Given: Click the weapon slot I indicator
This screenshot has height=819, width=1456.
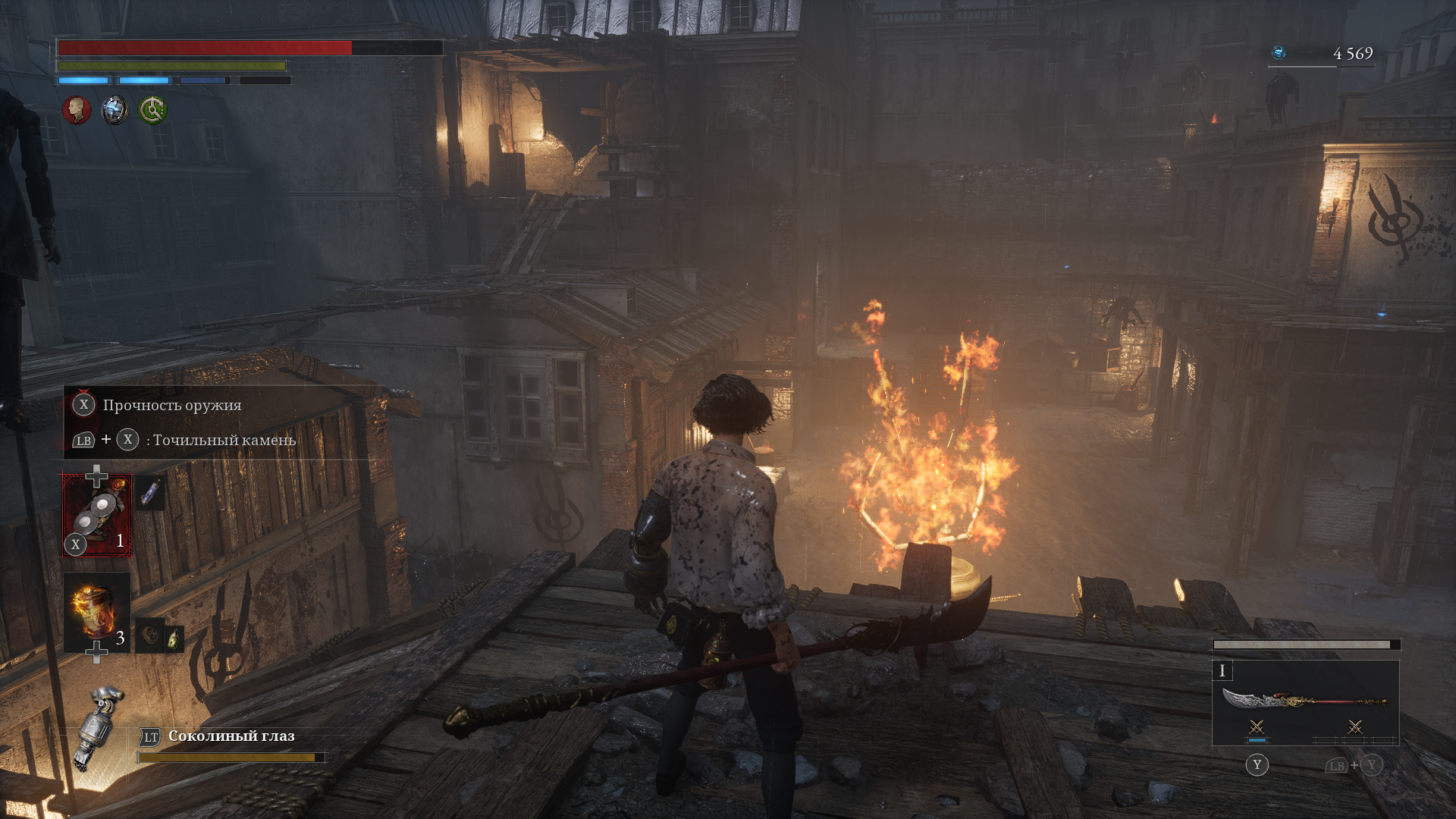Looking at the screenshot, I should [1222, 671].
